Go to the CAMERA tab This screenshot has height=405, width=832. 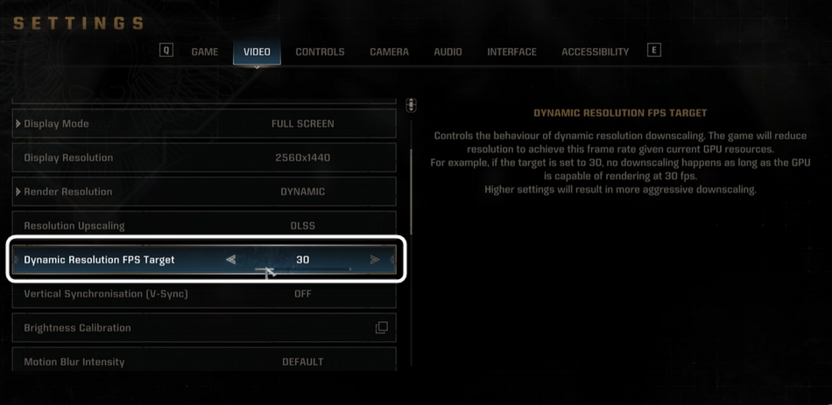[389, 52]
